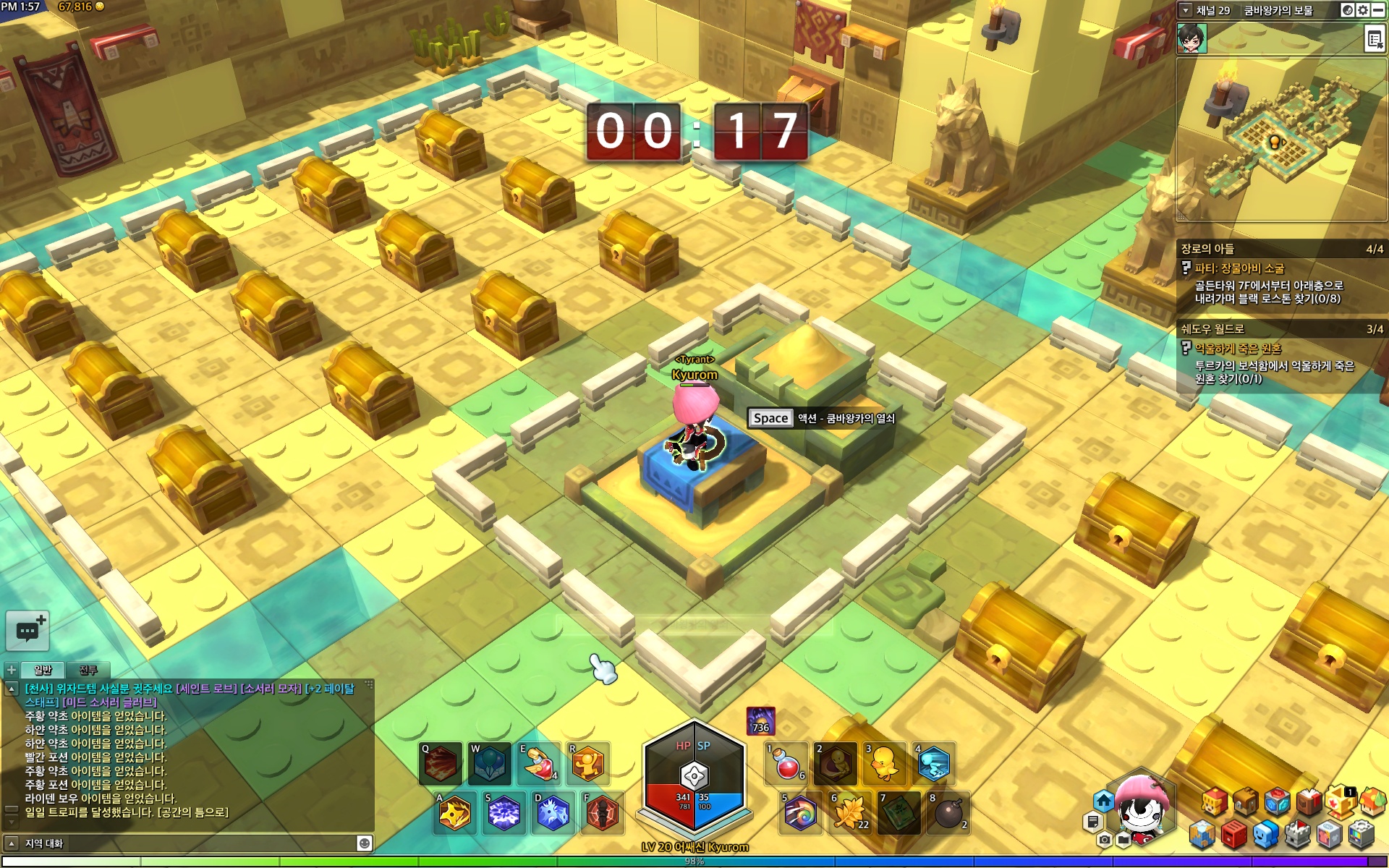This screenshot has height=868, width=1389.
Task: Use the winged red potion on E
Action: (x=539, y=764)
